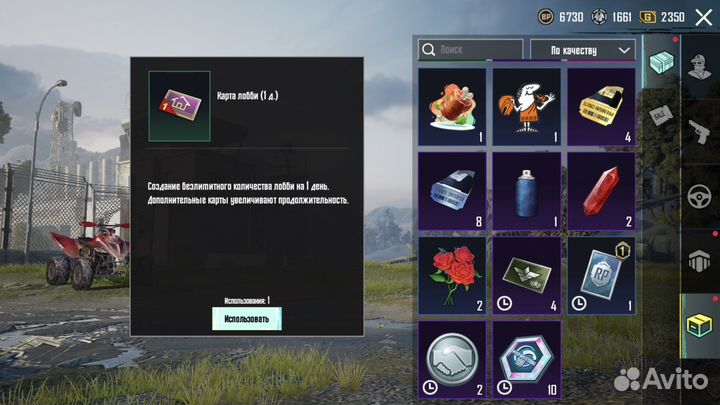Select the RP card item
The image size is (720, 405).
point(600,274)
